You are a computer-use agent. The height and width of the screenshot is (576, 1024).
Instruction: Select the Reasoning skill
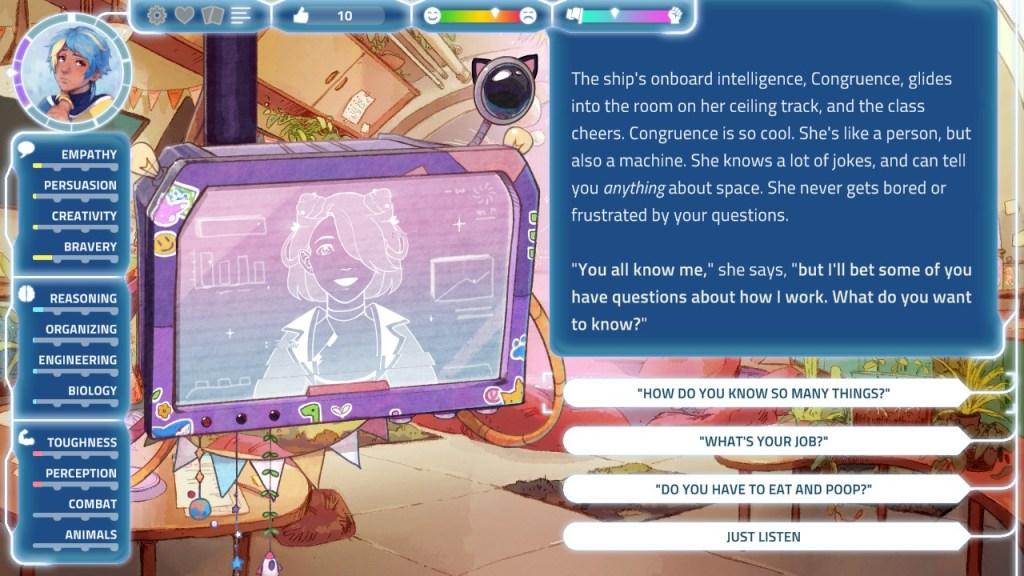coord(83,299)
